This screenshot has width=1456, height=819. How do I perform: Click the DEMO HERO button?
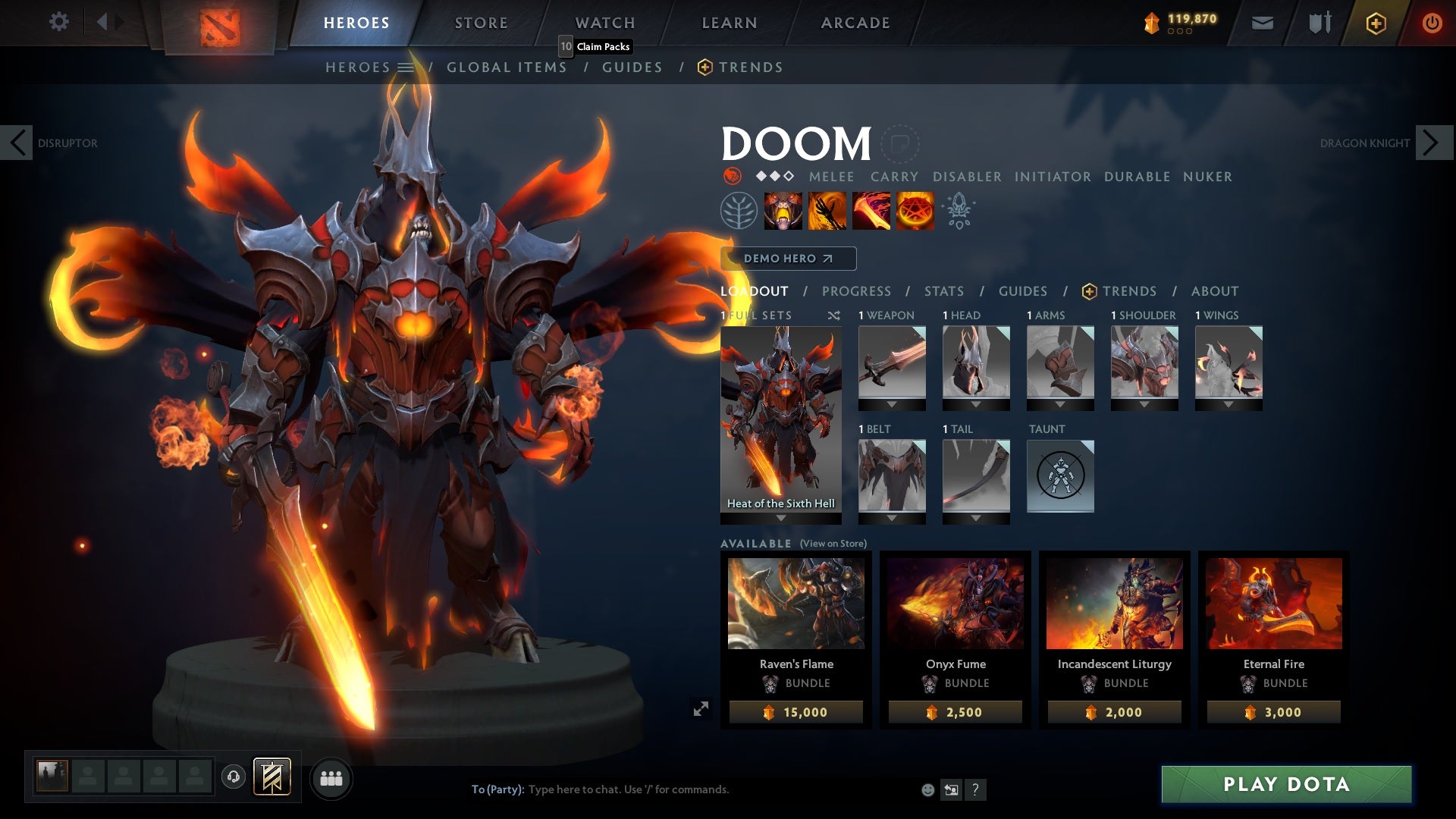[787, 259]
